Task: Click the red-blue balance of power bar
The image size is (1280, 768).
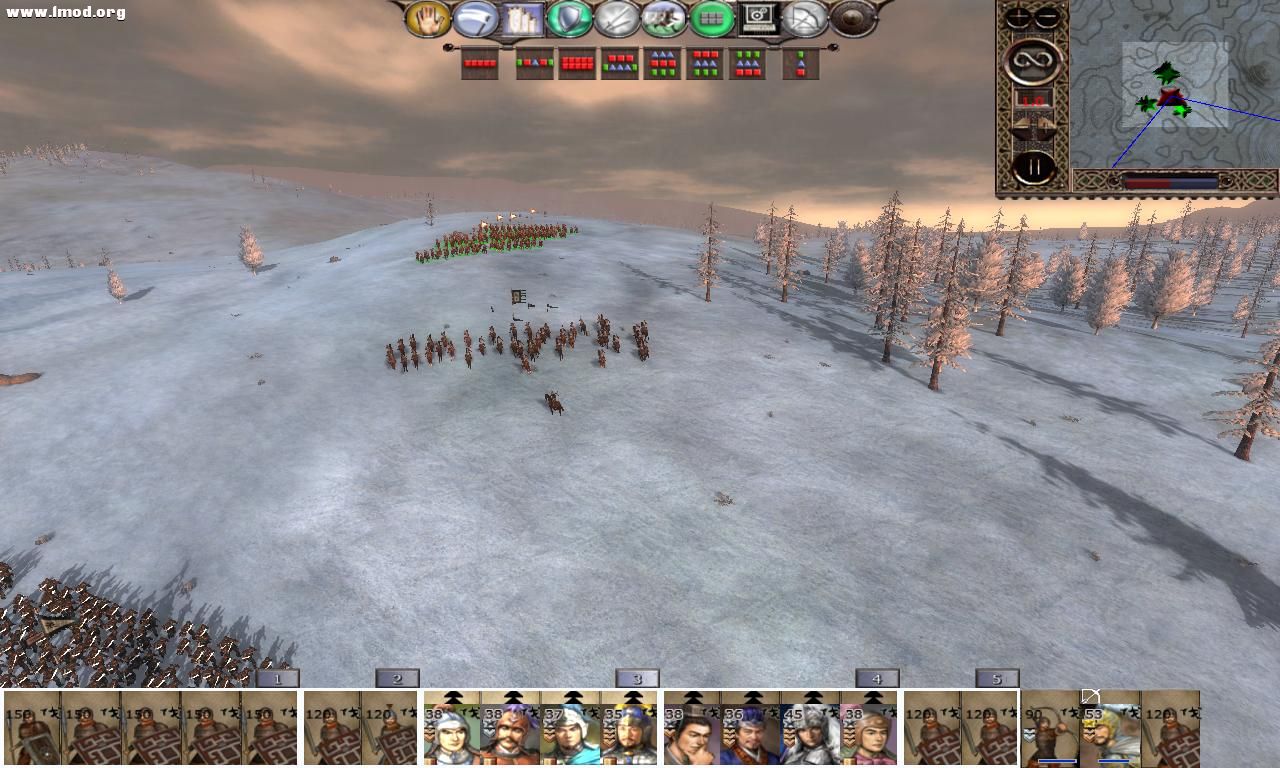Action: [1170, 181]
